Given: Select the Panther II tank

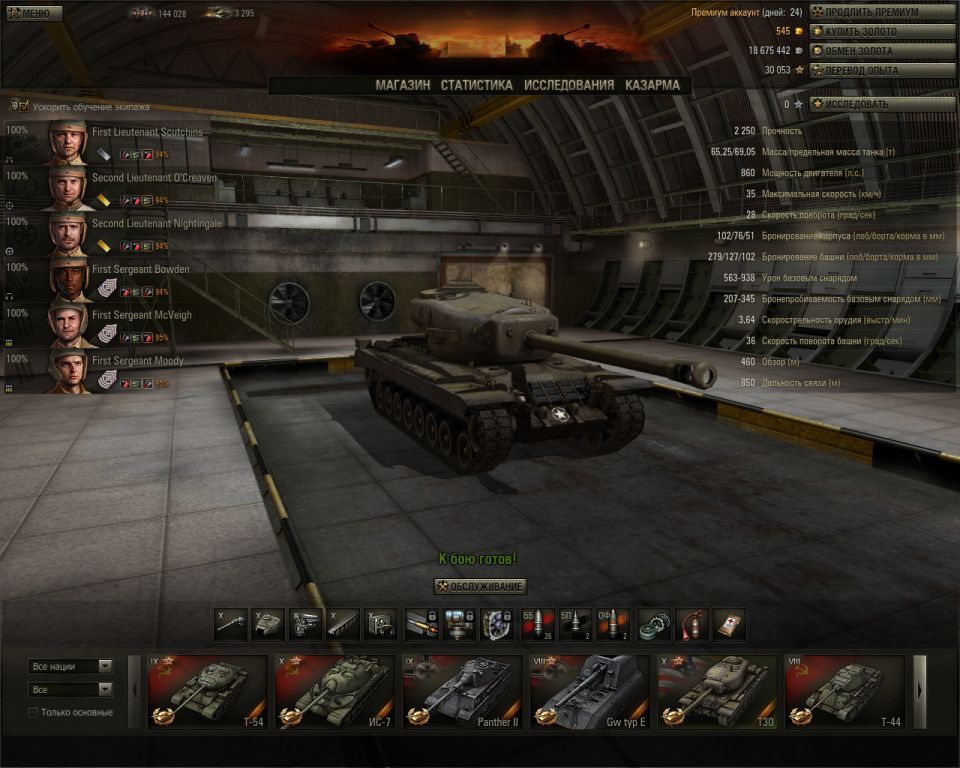Looking at the screenshot, I should click(462, 692).
